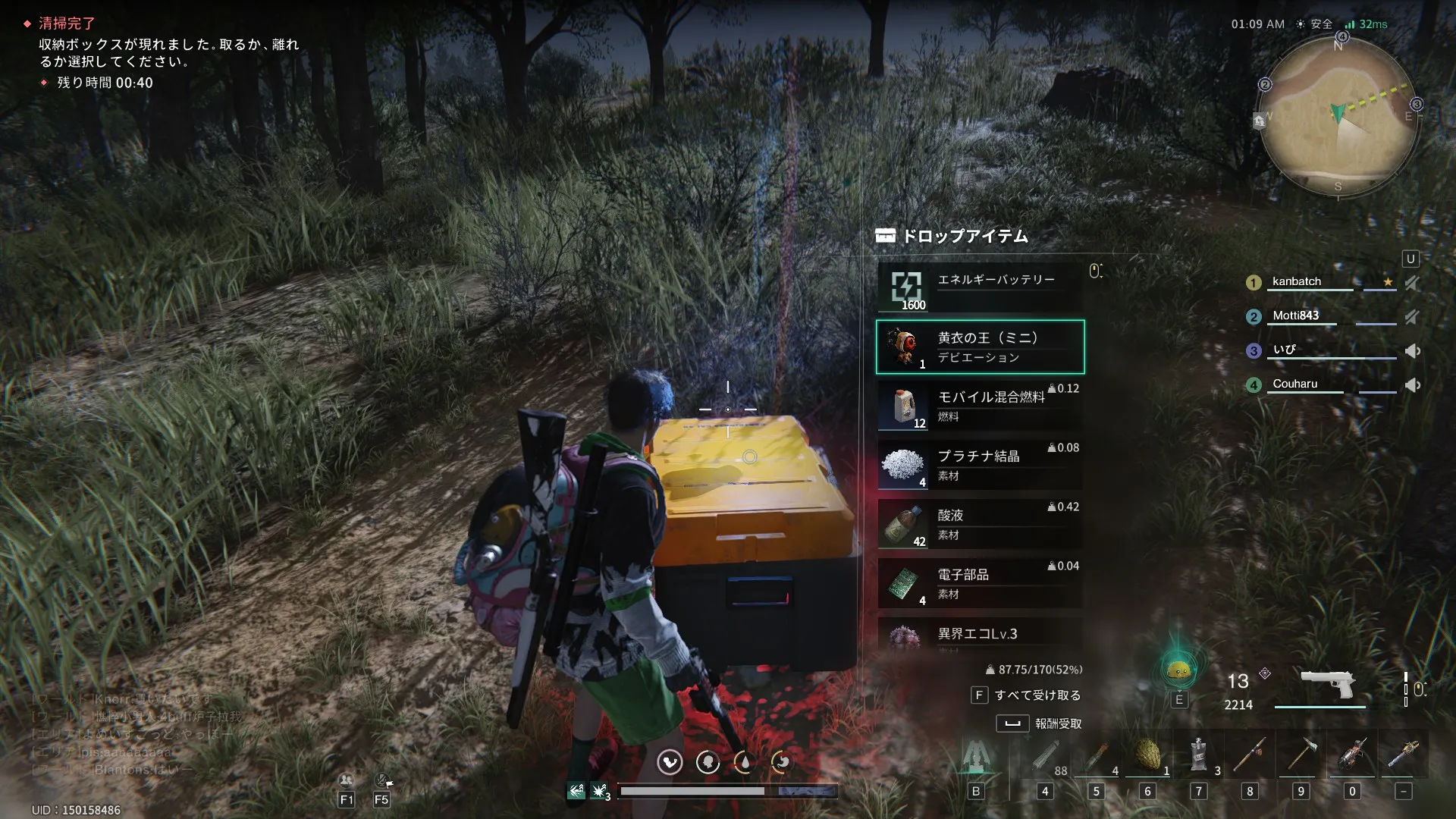Screen dimensions: 1456x819
Task: Select the 電子部品 material row
Action: [980, 584]
